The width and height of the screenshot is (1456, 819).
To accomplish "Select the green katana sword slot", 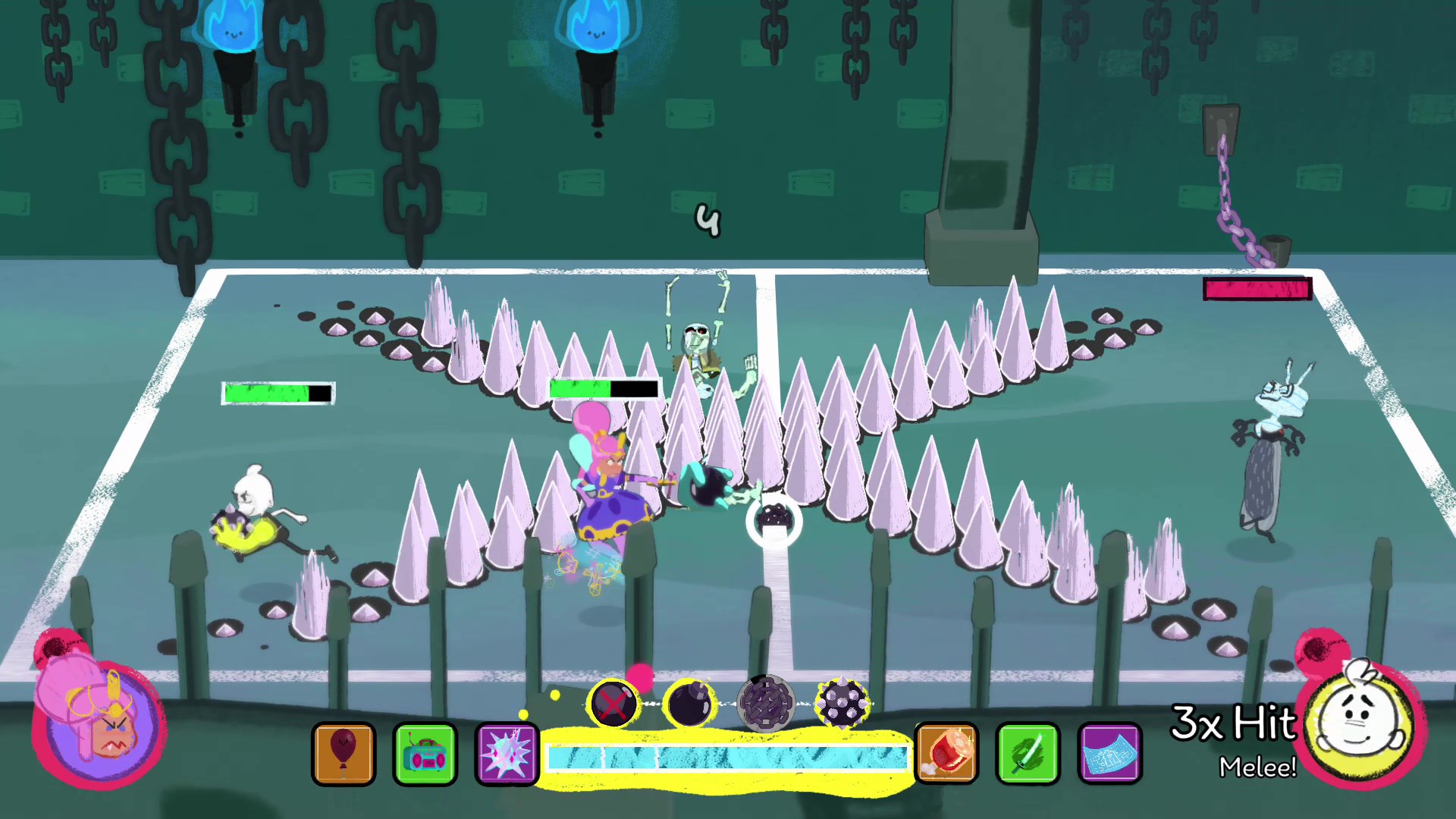I will point(1028,754).
